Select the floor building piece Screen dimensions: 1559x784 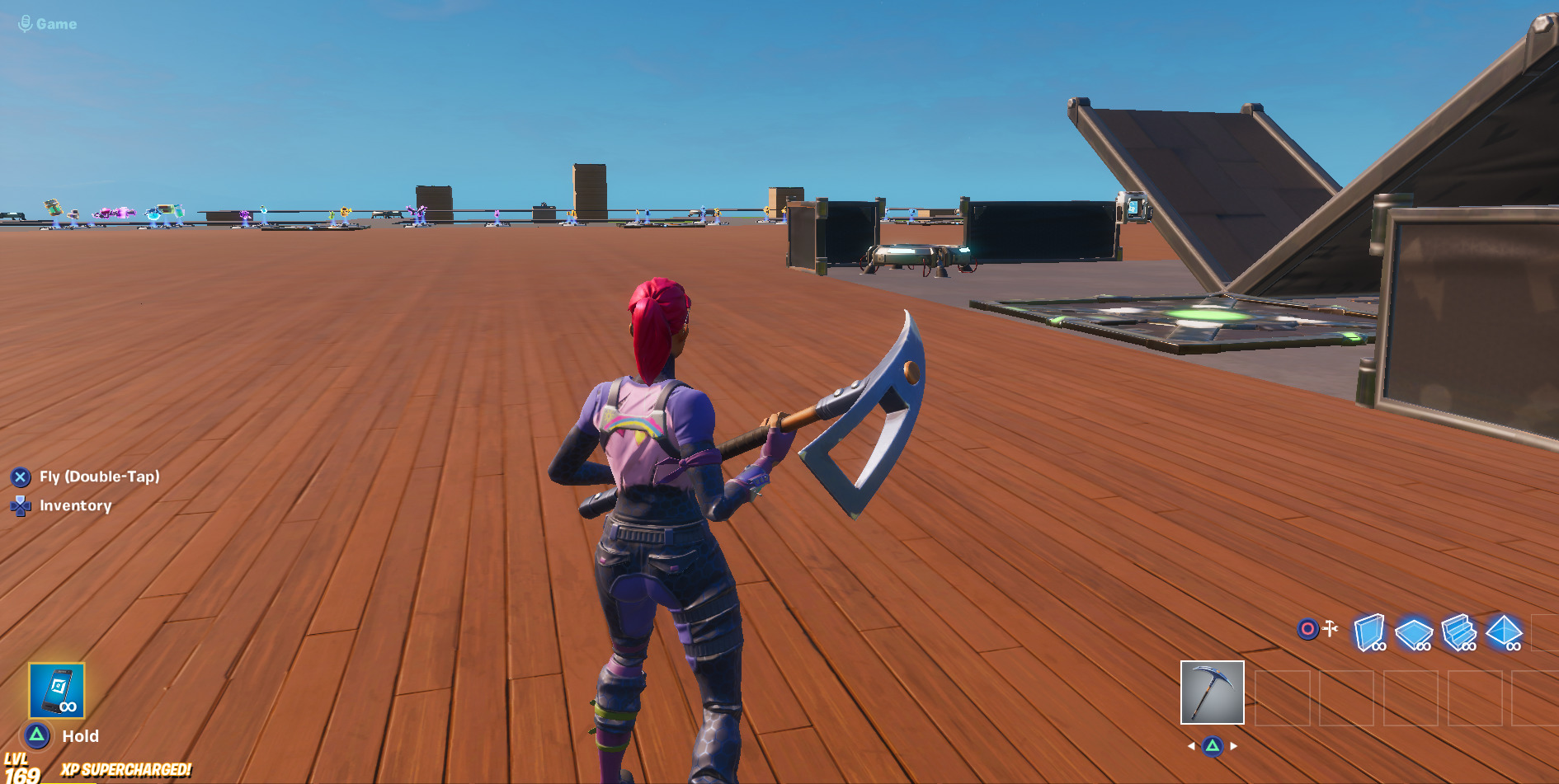point(1414,632)
